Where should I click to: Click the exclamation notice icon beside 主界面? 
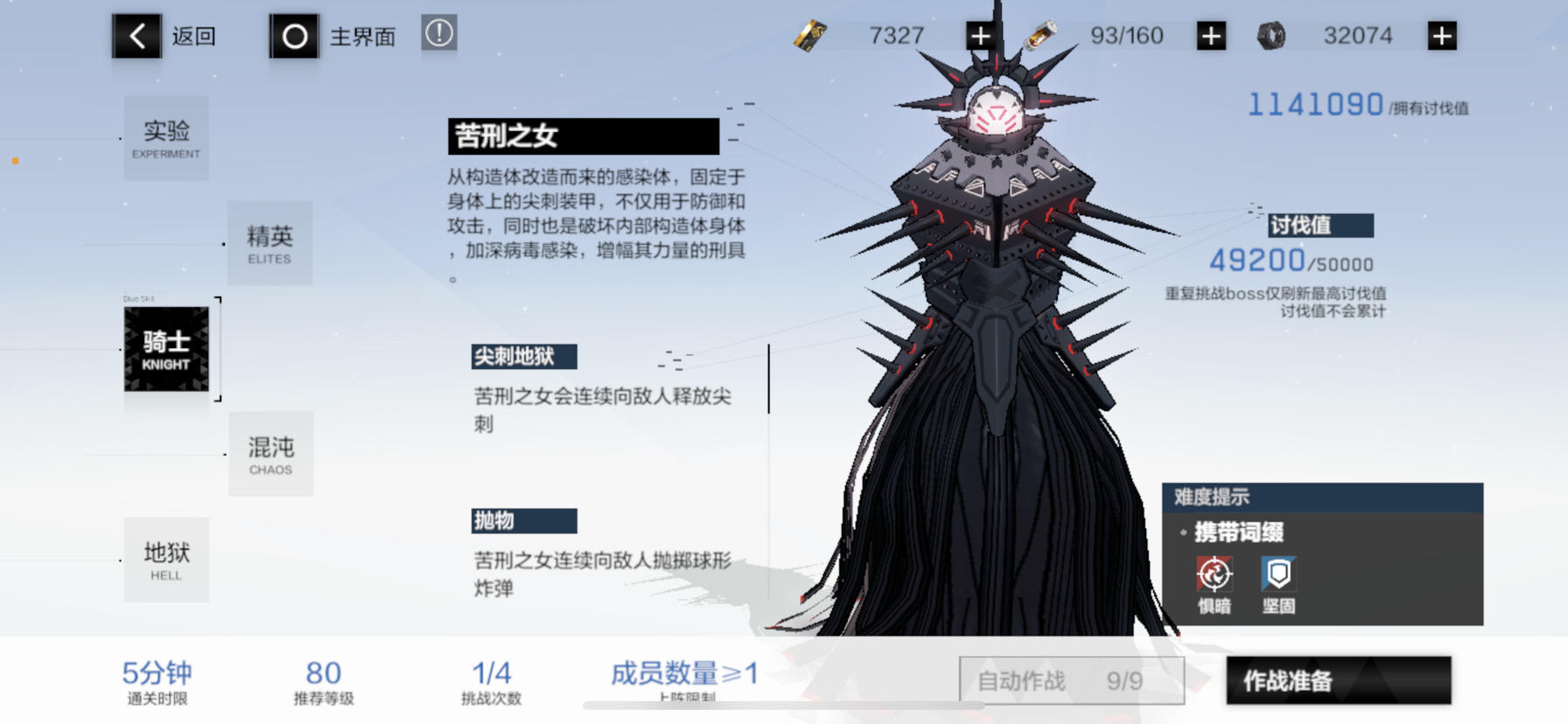click(x=438, y=33)
